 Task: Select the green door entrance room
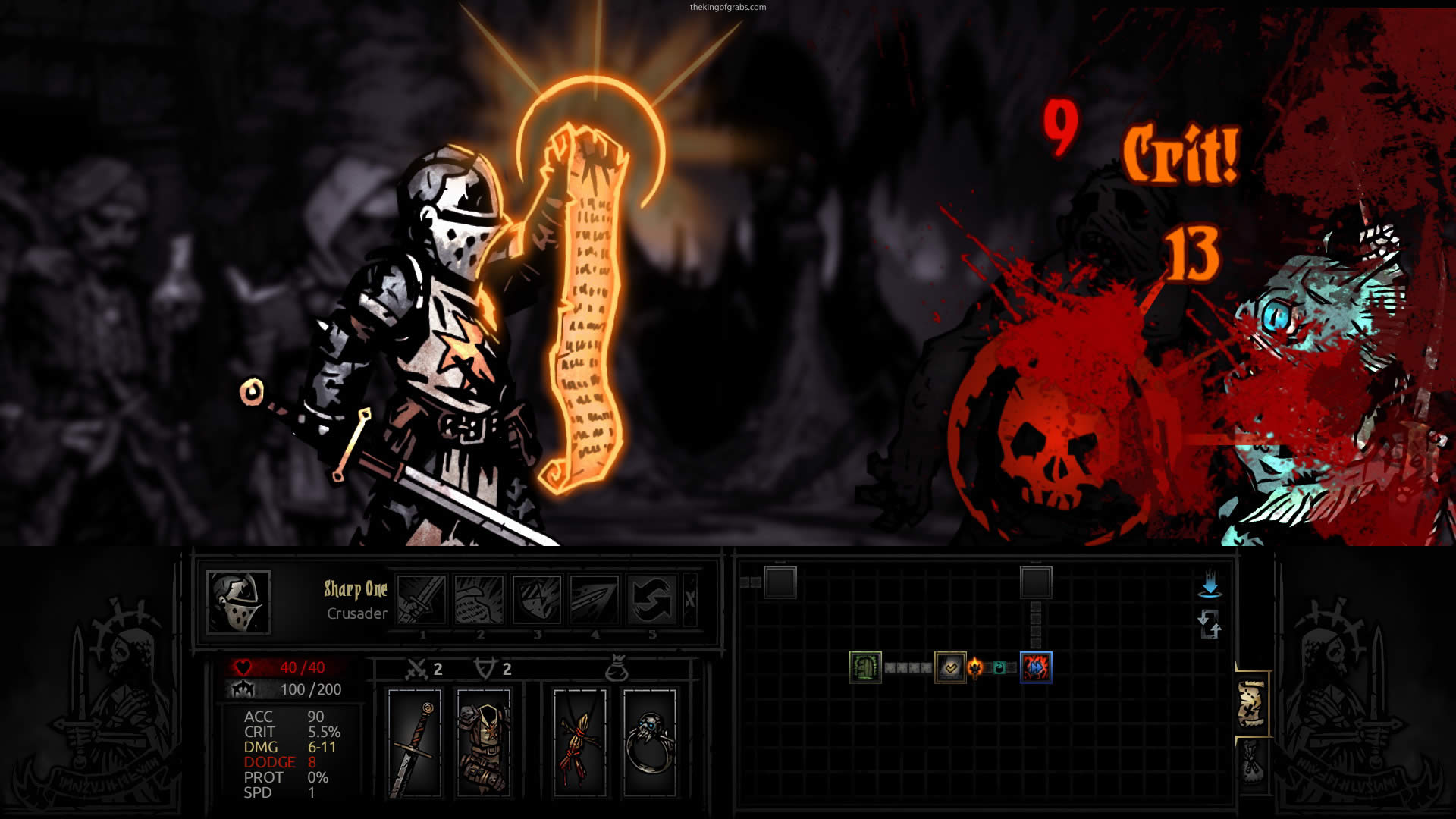tap(865, 667)
